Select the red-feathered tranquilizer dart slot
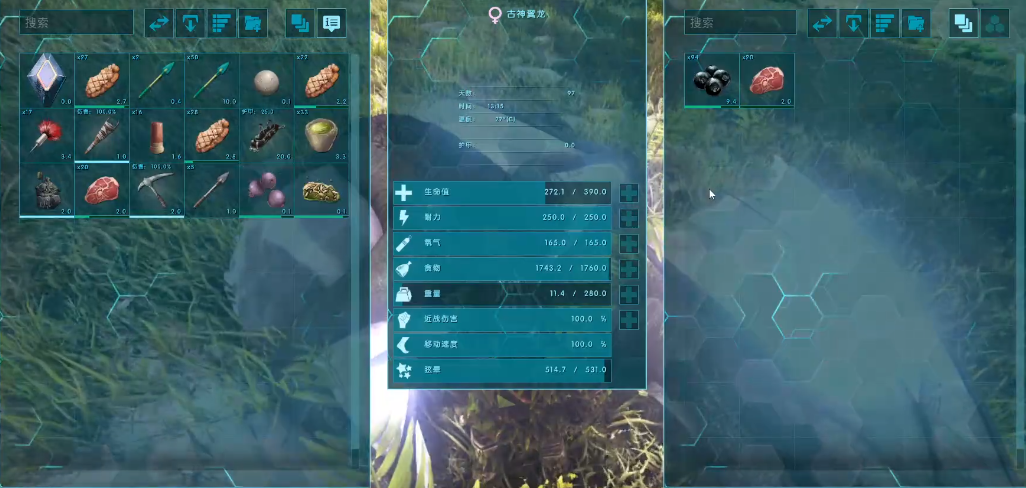The width and height of the screenshot is (1026, 488). tap(46, 134)
